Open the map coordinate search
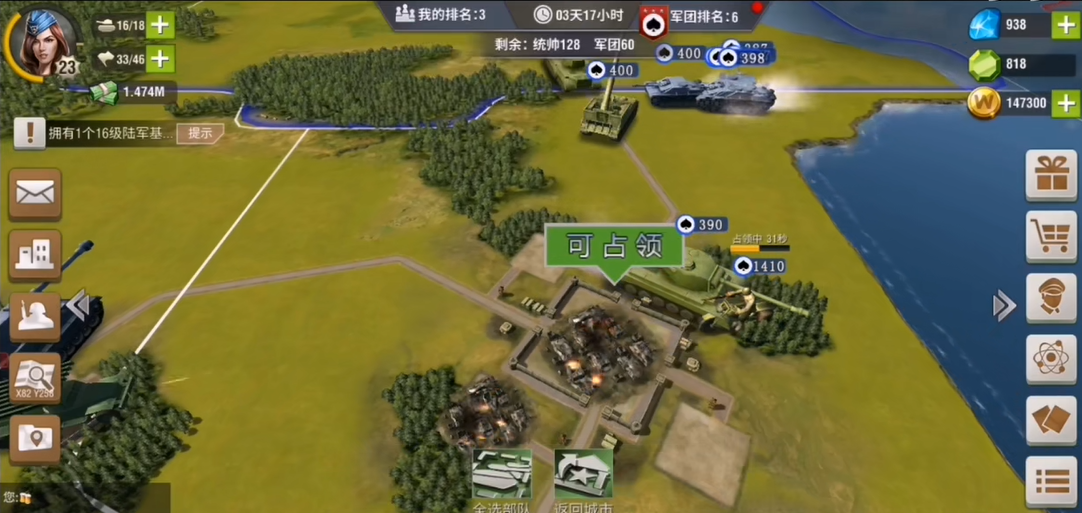 click(35, 378)
